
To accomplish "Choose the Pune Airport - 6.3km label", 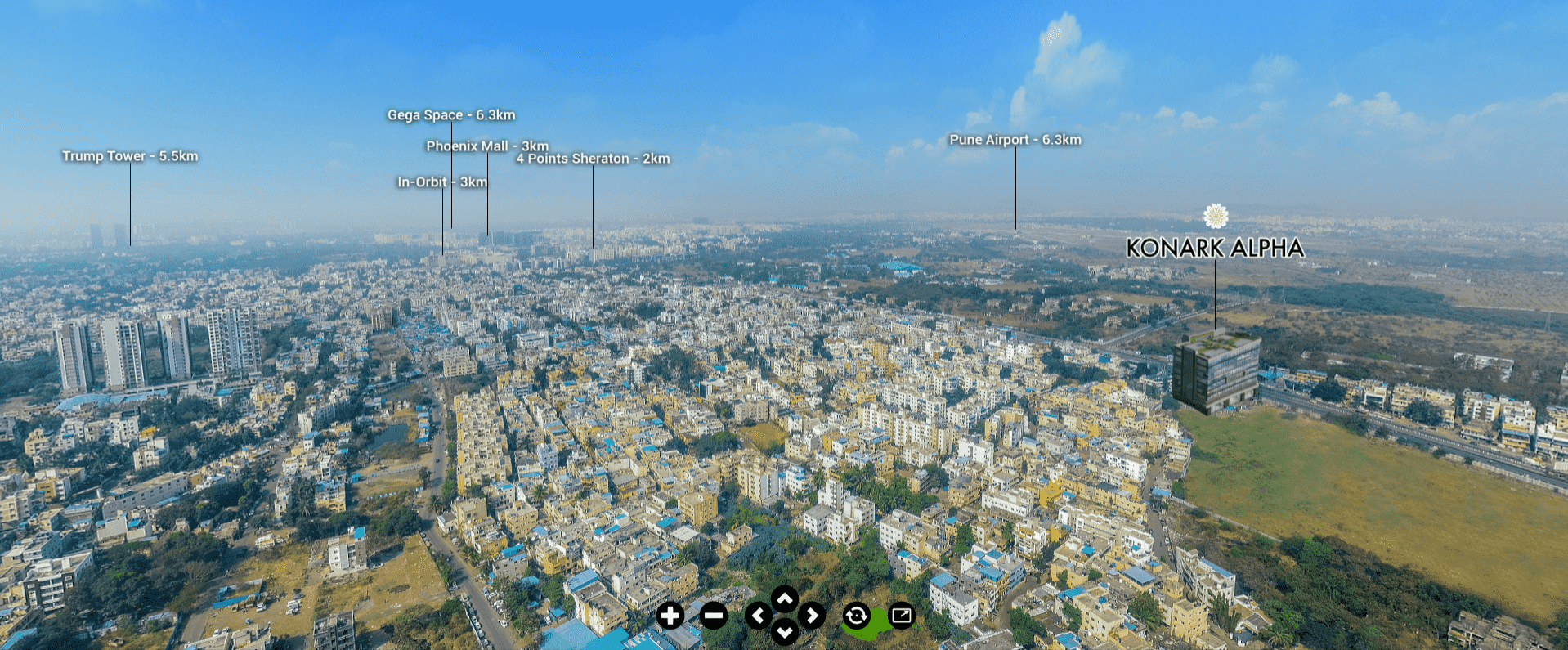I will click(1015, 140).
